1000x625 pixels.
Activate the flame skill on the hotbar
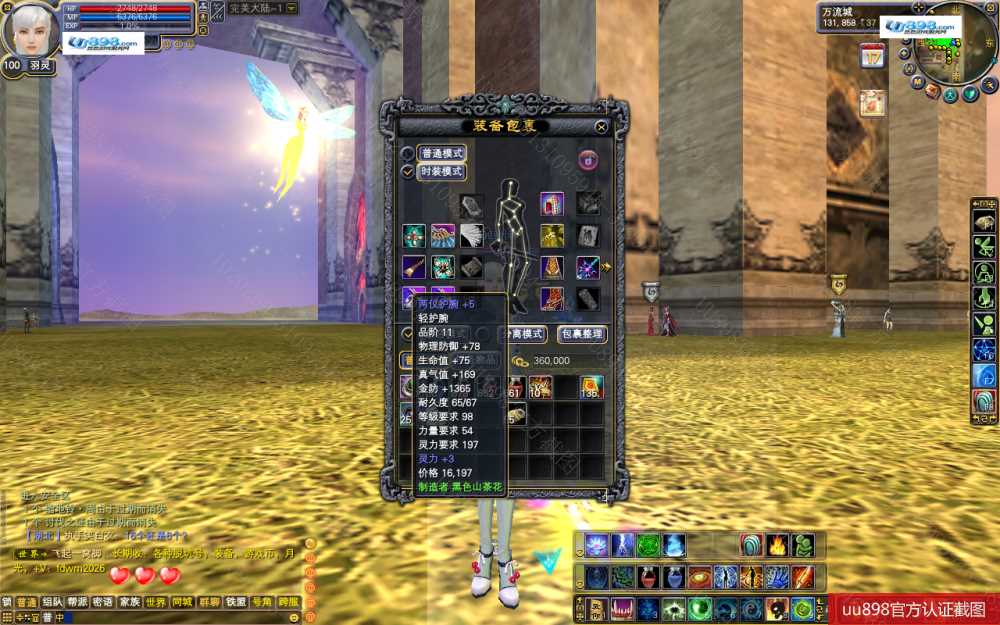[x=777, y=545]
